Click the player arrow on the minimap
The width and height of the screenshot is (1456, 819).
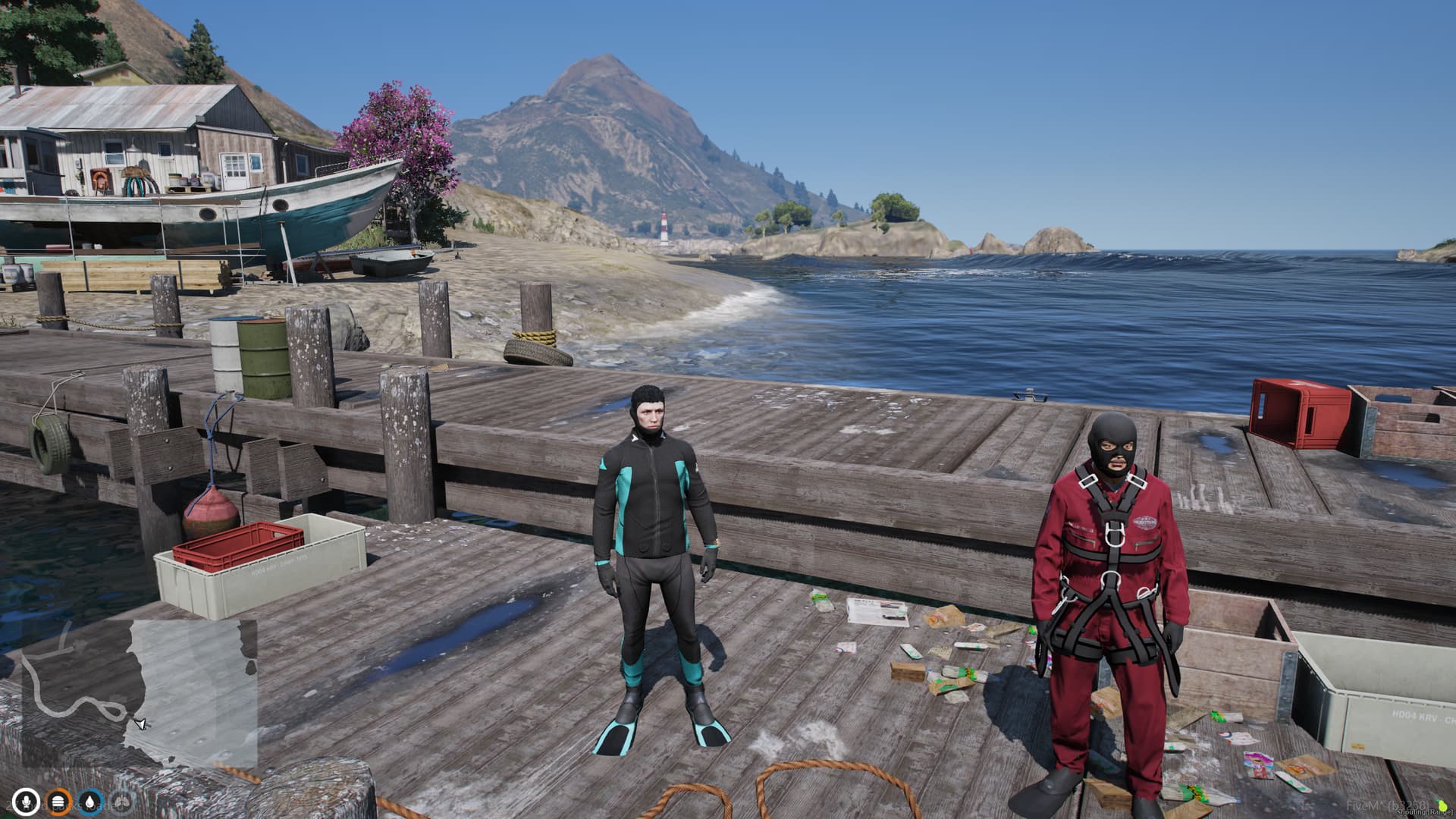pos(140,723)
